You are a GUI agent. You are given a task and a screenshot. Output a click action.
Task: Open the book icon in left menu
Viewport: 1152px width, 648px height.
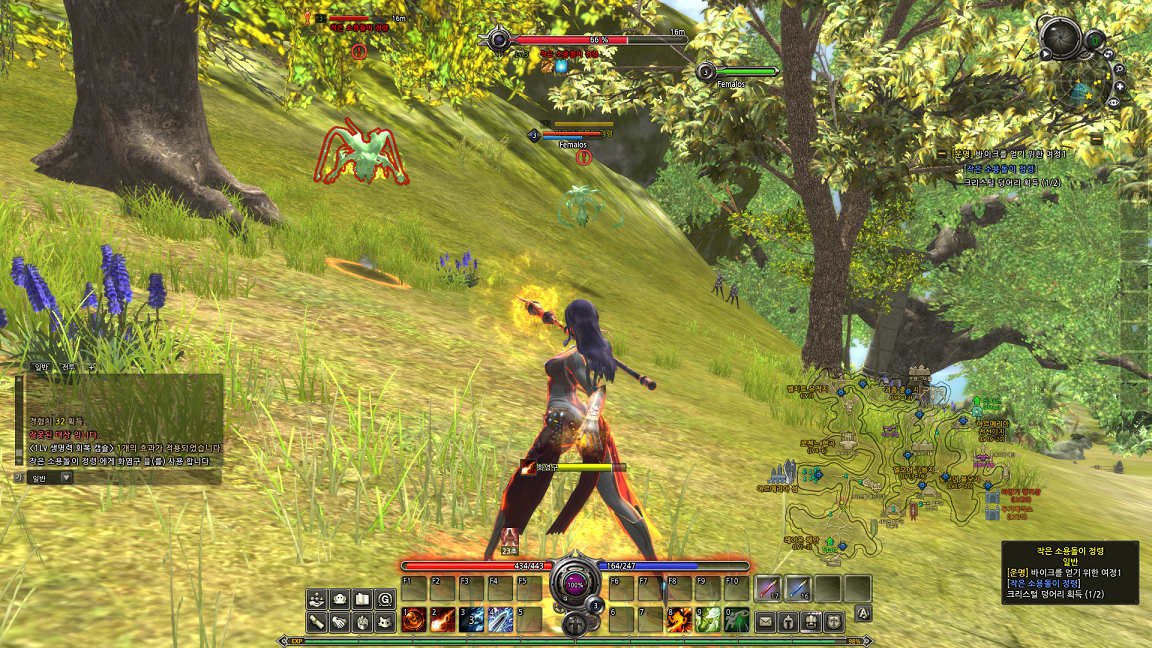[x=363, y=599]
